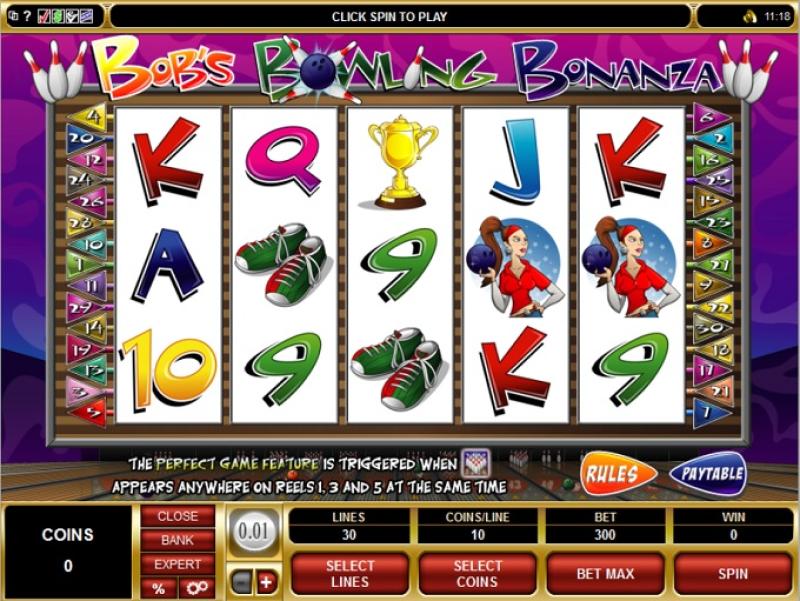The image size is (800, 601).
Task: Click the SELECT COINS button
Action: 477,574
